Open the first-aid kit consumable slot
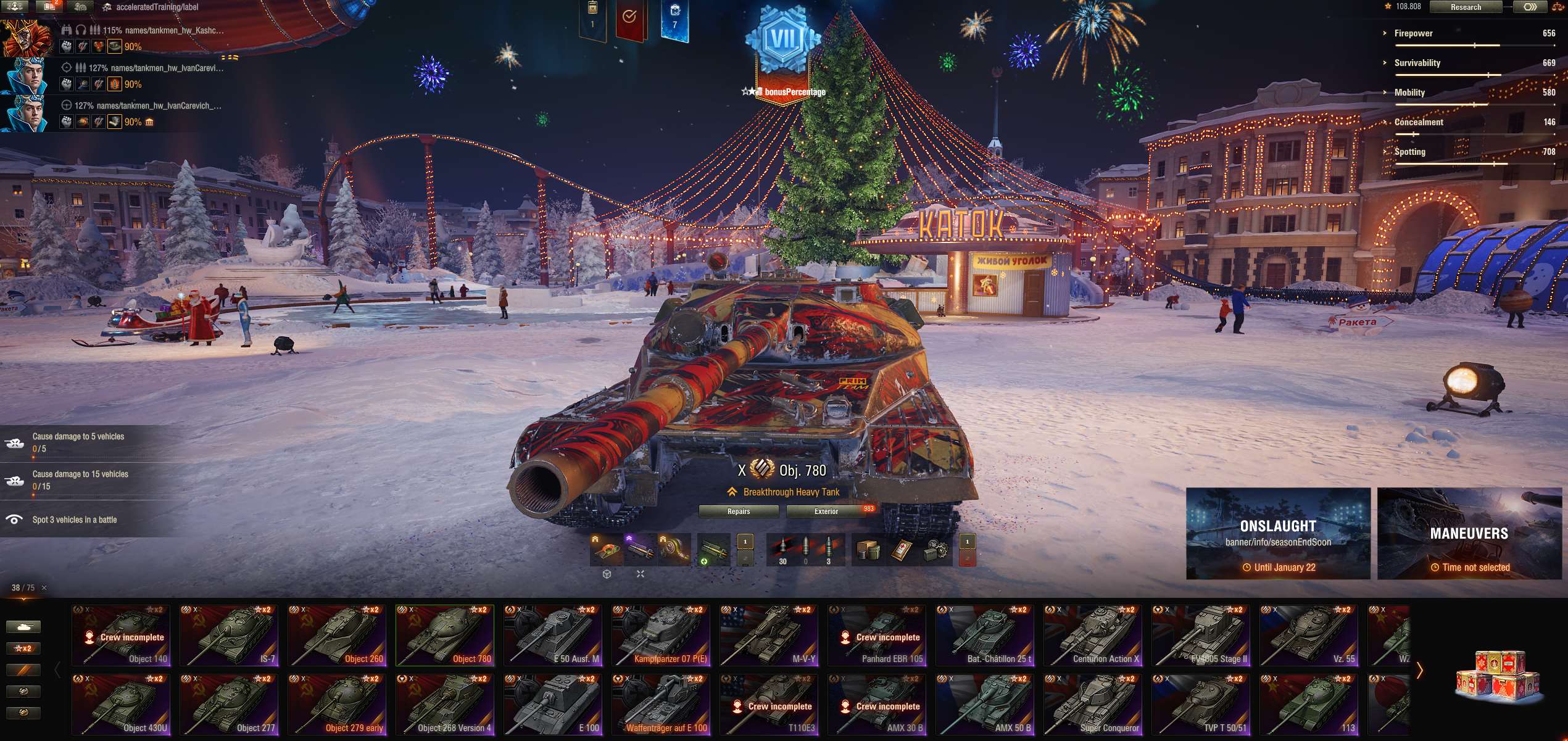The image size is (1568, 741). 902,550
